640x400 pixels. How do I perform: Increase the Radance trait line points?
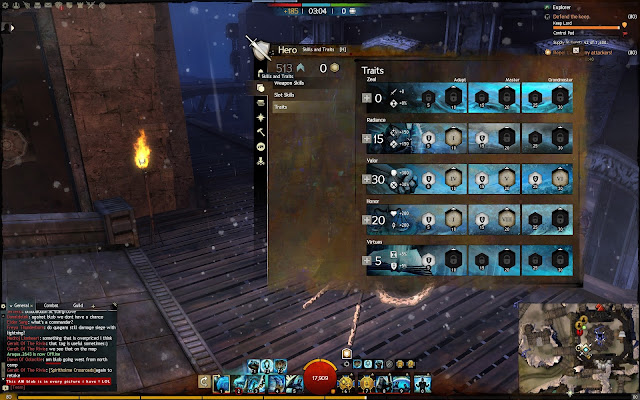click(367, 140)
